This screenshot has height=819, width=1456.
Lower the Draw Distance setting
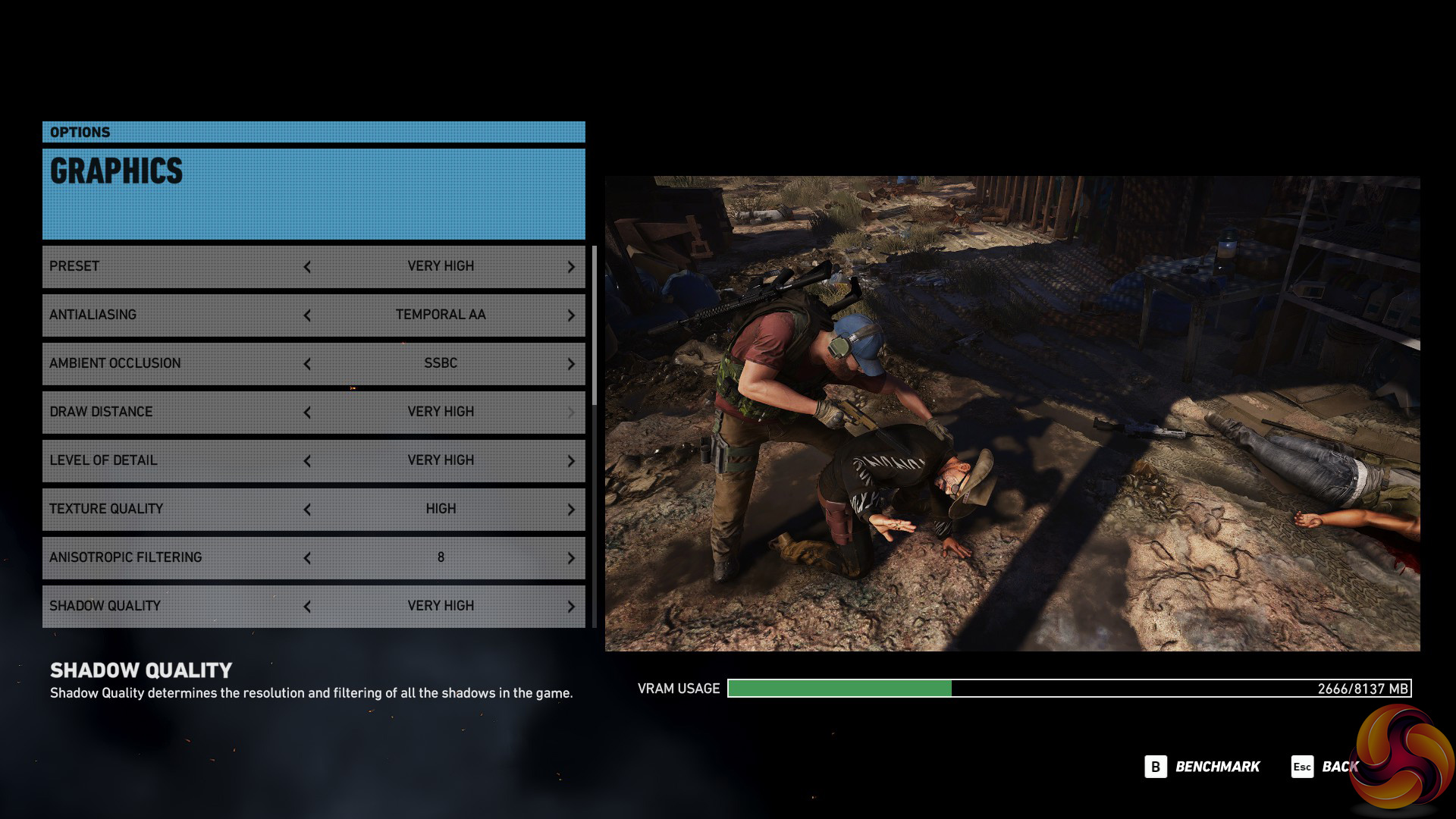pos(307,413)
